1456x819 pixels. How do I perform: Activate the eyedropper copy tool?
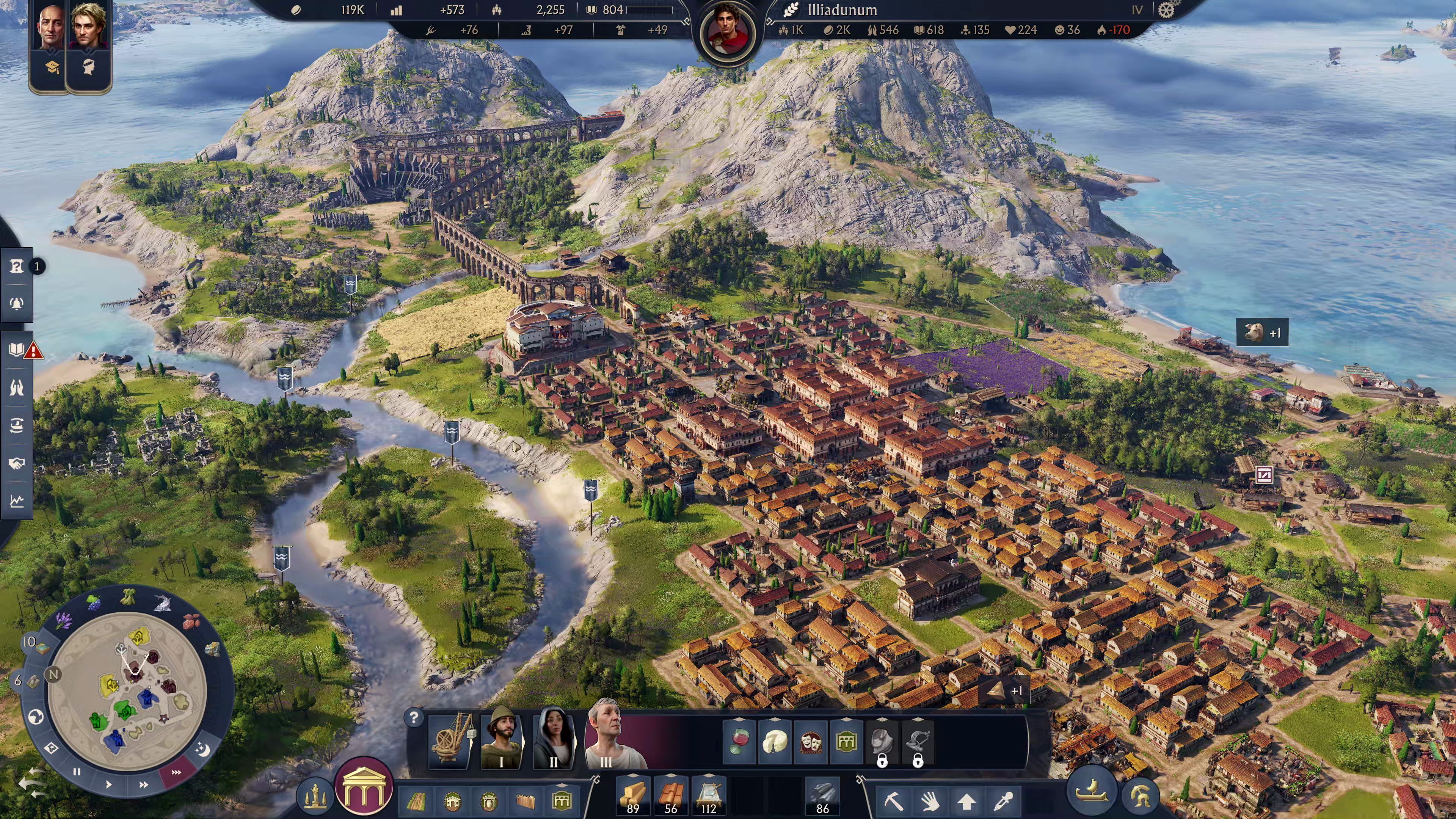(1003, 801)
